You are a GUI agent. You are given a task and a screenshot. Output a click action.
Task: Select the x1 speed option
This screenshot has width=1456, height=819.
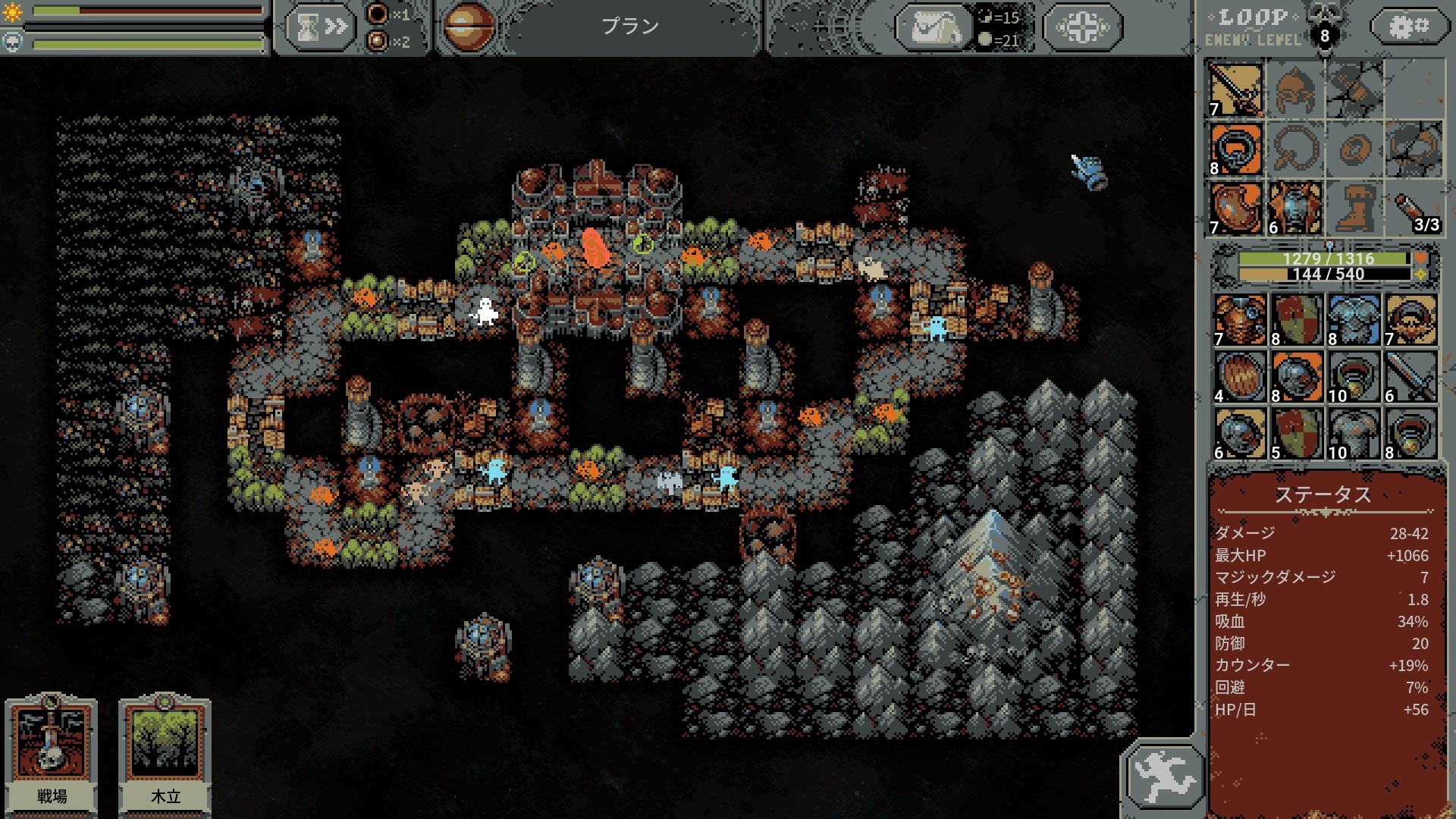pos(378,14)
